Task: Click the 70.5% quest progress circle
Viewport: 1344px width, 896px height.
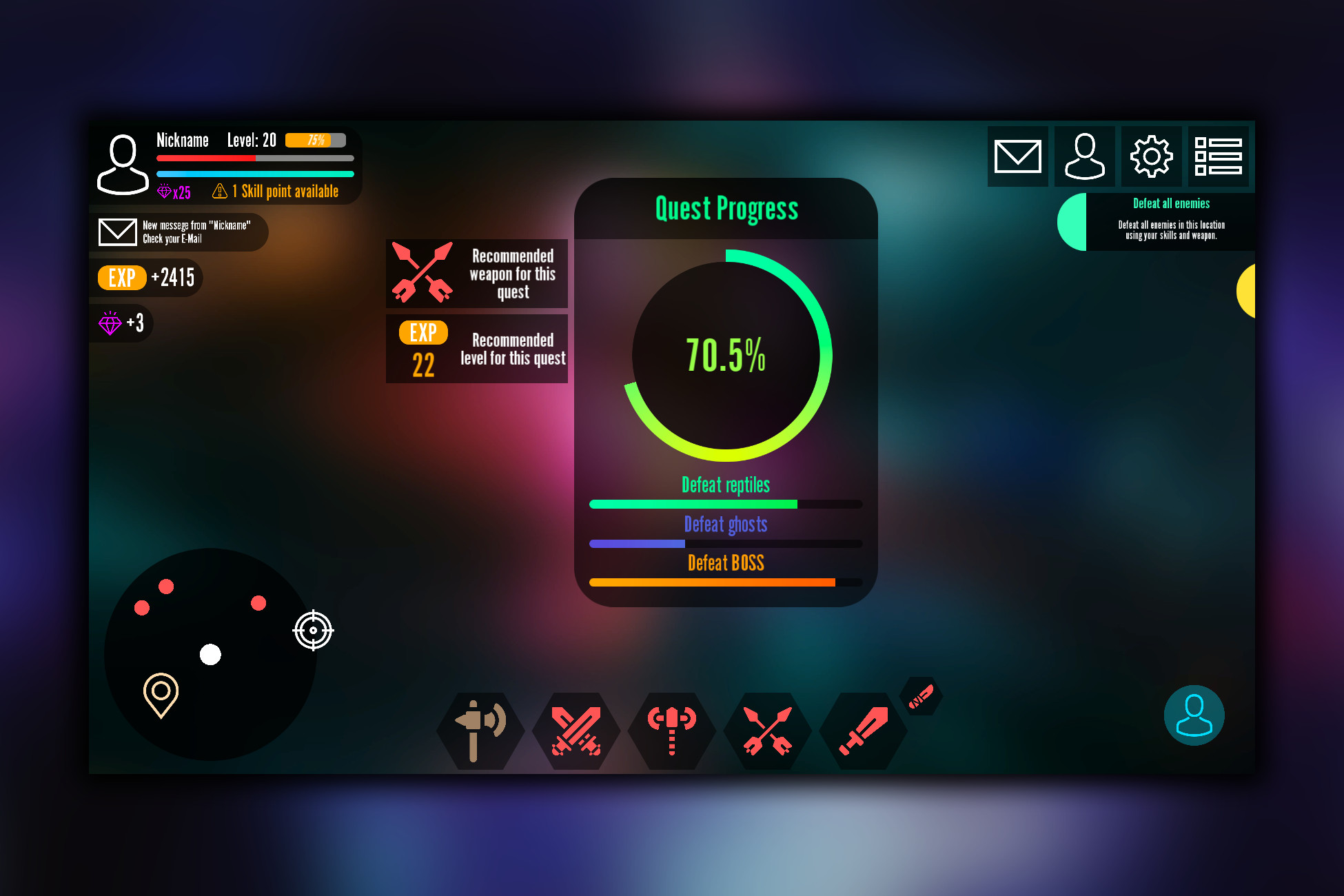Action: 726,356
